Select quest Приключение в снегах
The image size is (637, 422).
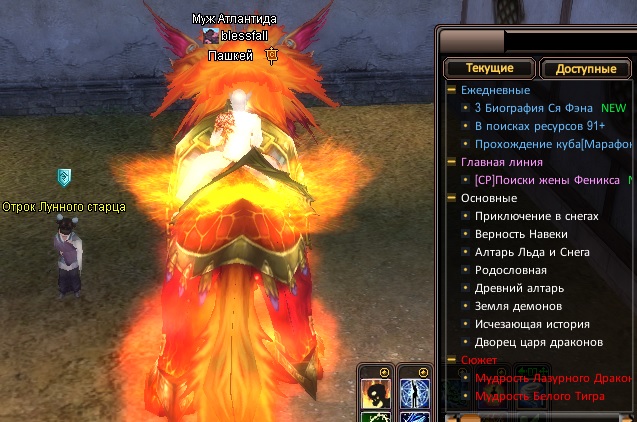click(x=537, y=216)
